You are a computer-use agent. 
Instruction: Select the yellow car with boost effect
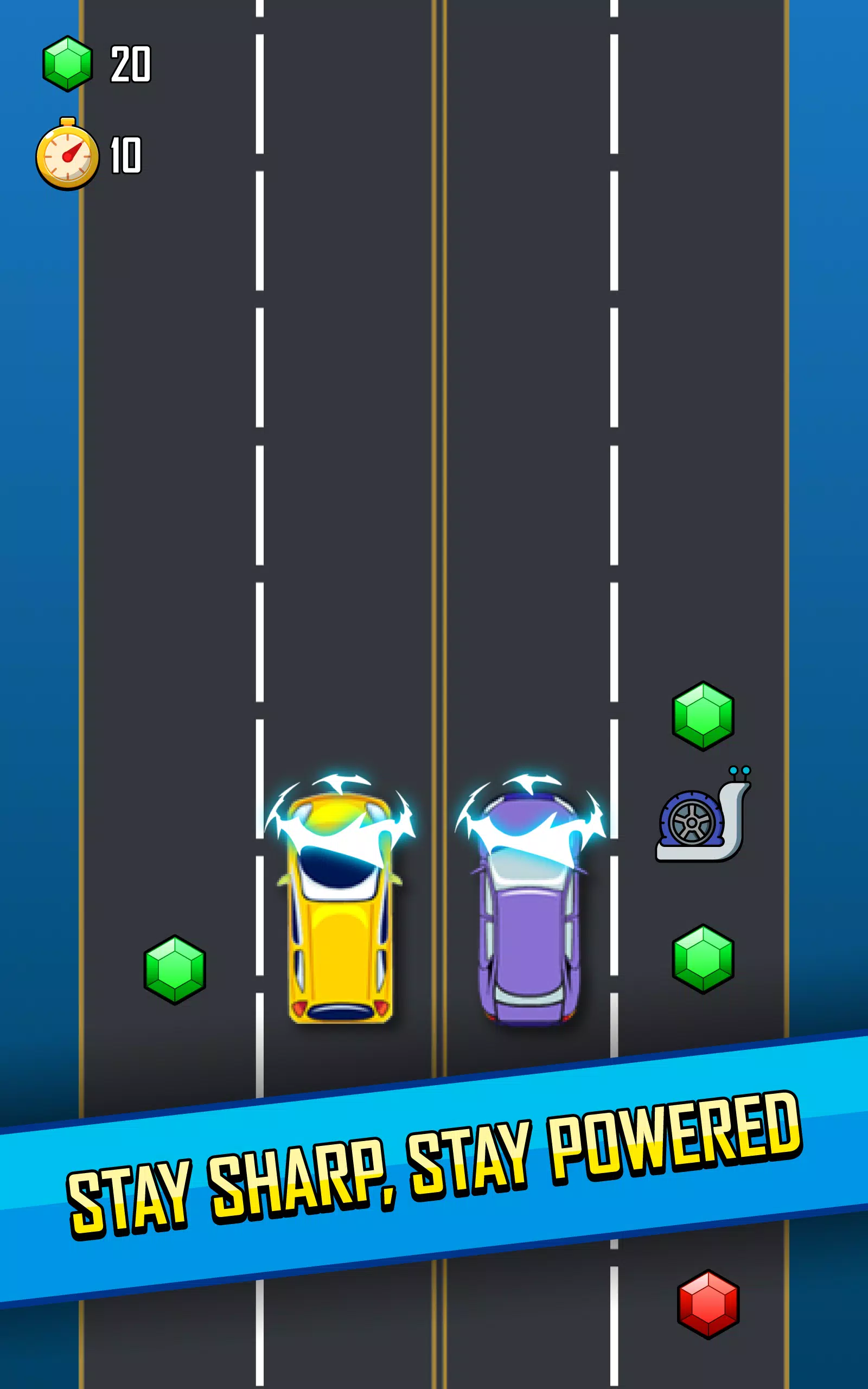click(x=340, y=913)
